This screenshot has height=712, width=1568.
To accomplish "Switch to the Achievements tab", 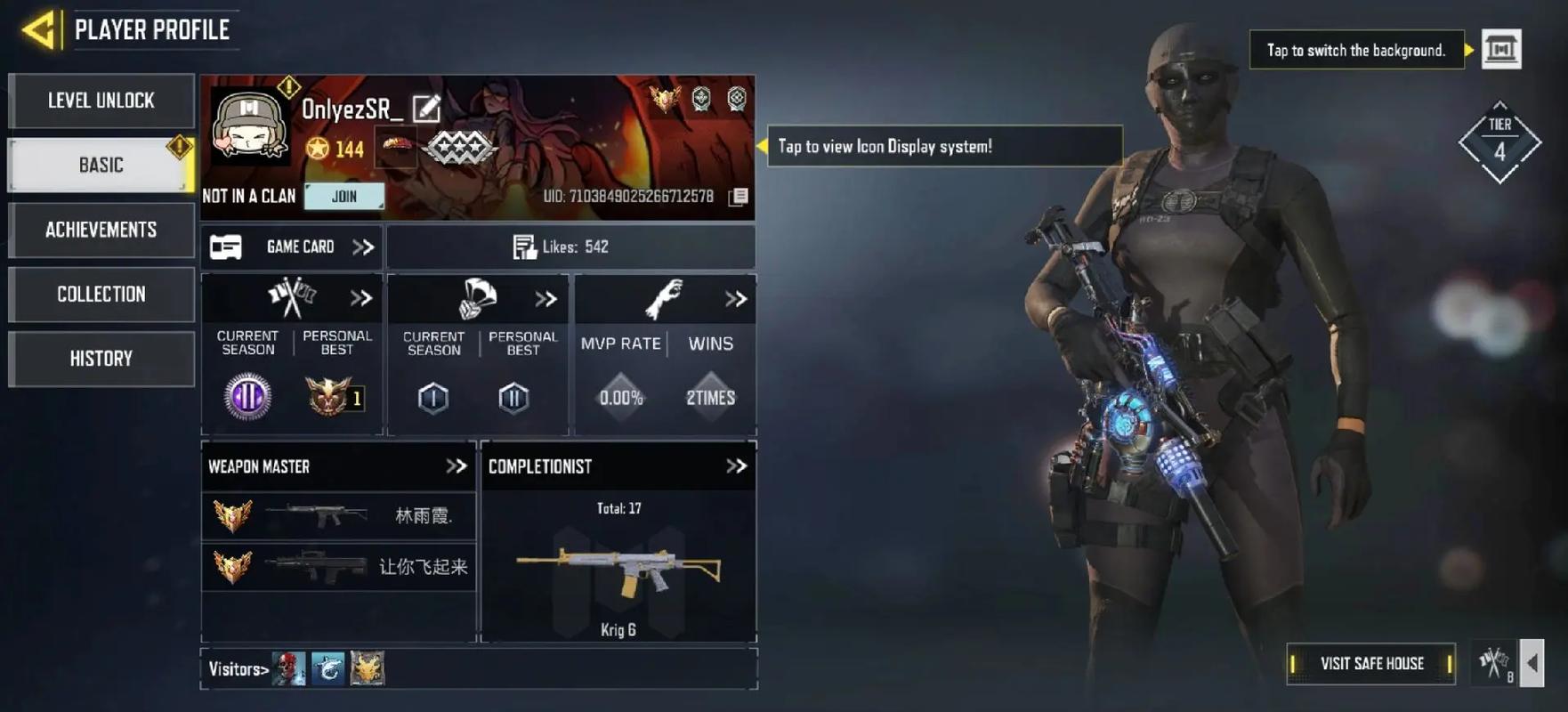I will point(101,230).
